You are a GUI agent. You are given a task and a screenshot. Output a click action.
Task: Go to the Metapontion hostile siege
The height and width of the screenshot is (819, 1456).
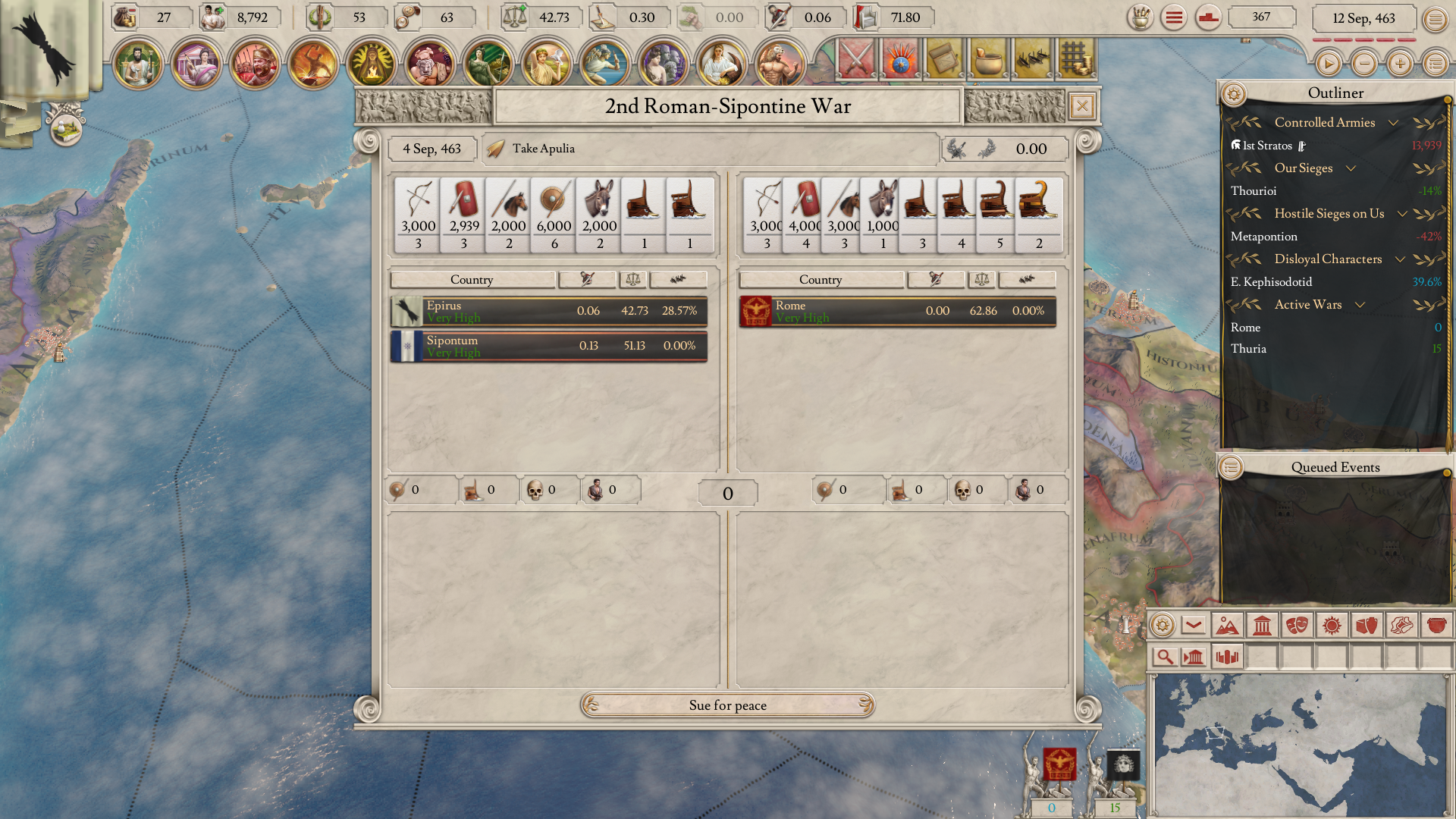(x=1263, y=237)
